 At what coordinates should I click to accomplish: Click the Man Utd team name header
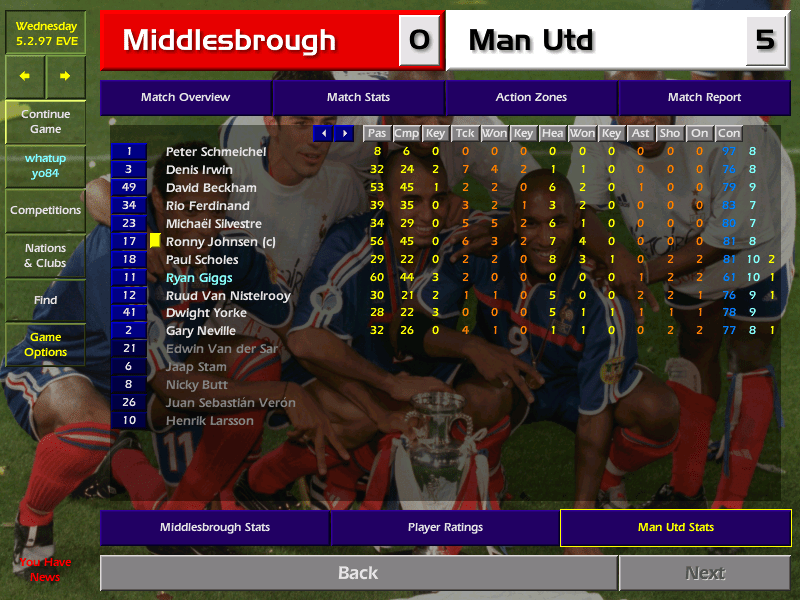tap(531, 41)
